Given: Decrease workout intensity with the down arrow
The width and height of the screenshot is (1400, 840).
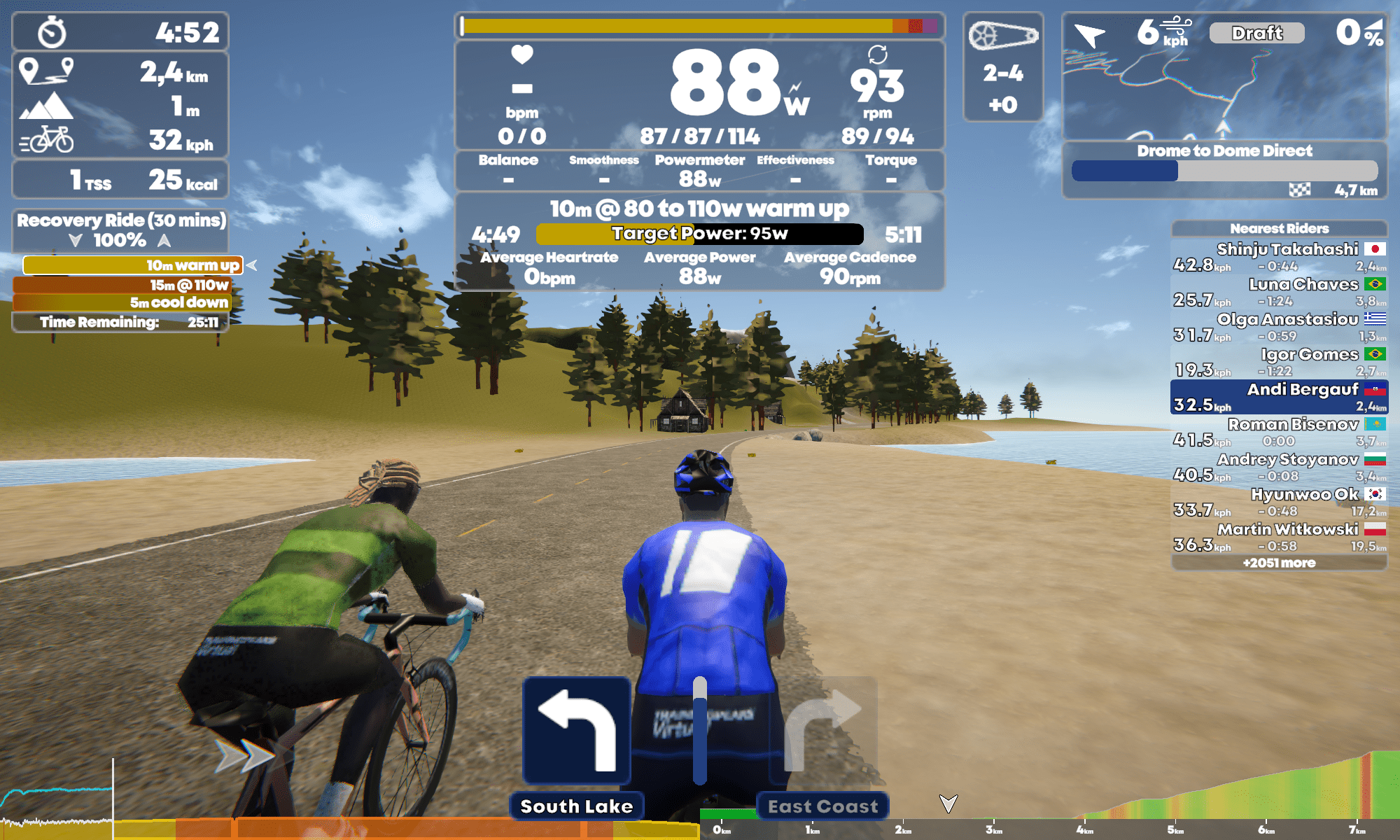Looking at the screenshot, I should tap(76, 241).
